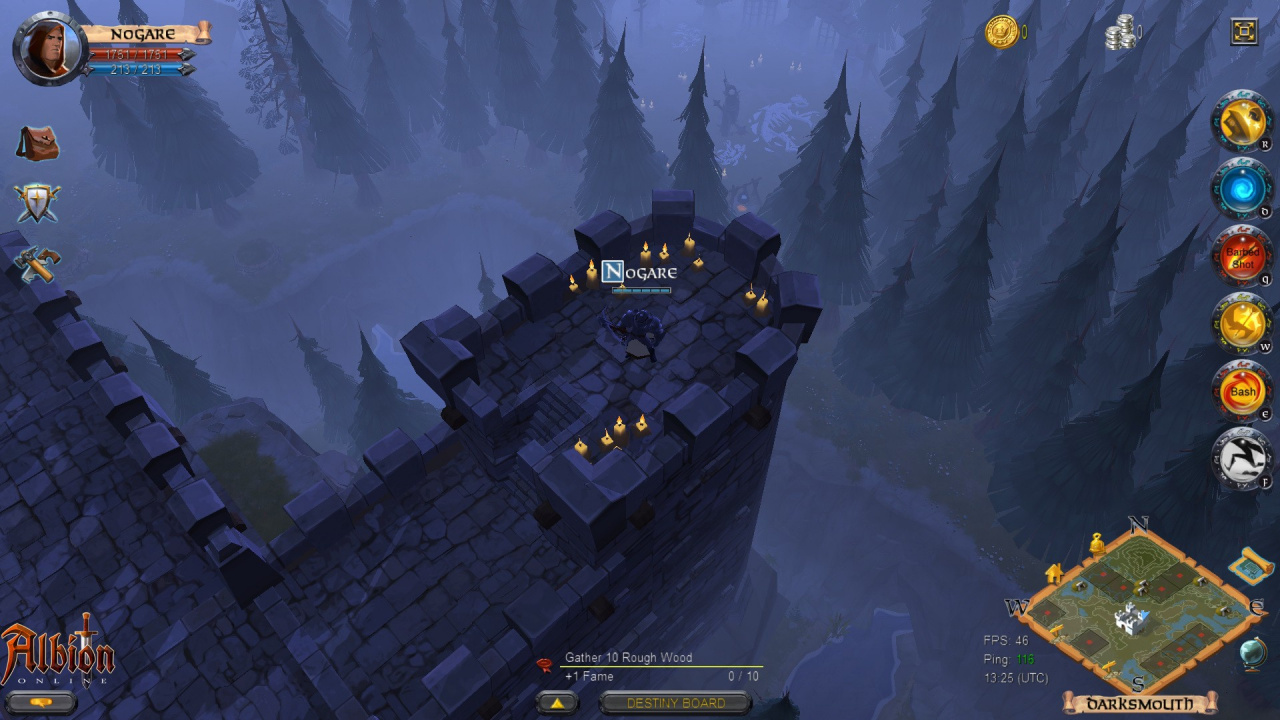Click the golden bell icon by minimap
This screenshot has height=720, width=1280.
coord(1097,543)
